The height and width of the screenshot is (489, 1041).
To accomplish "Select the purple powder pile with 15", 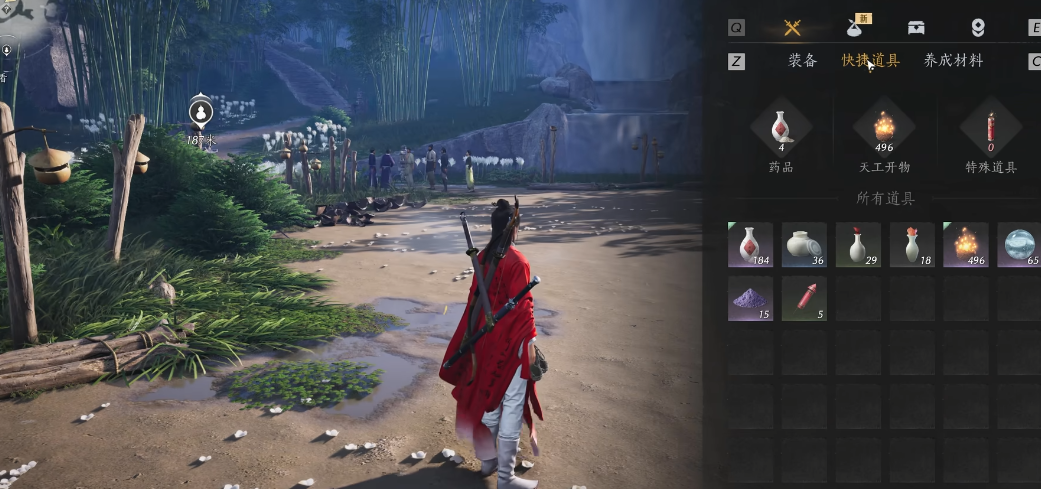I will click(750, 299).
